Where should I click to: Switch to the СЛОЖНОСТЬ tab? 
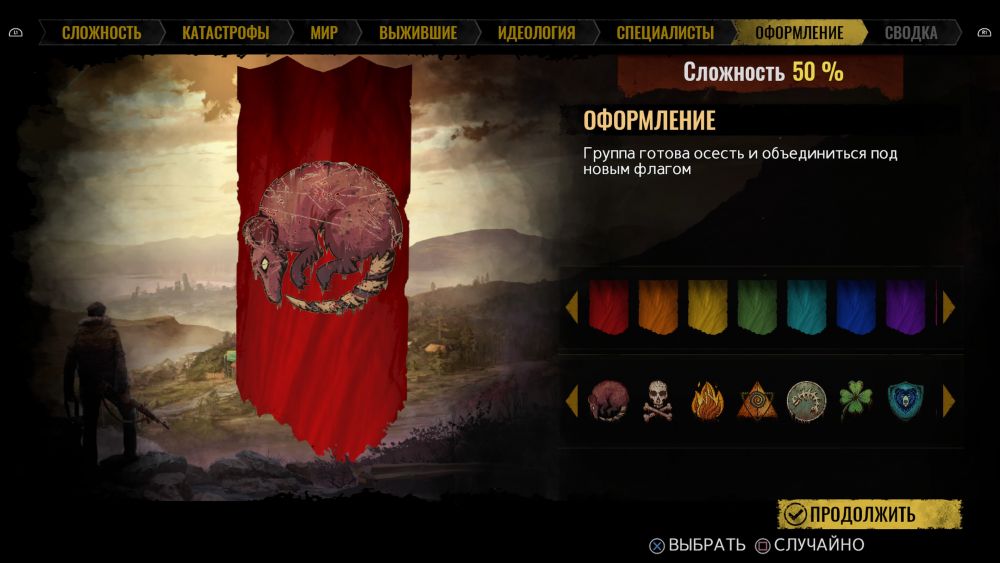coord(101,33)
